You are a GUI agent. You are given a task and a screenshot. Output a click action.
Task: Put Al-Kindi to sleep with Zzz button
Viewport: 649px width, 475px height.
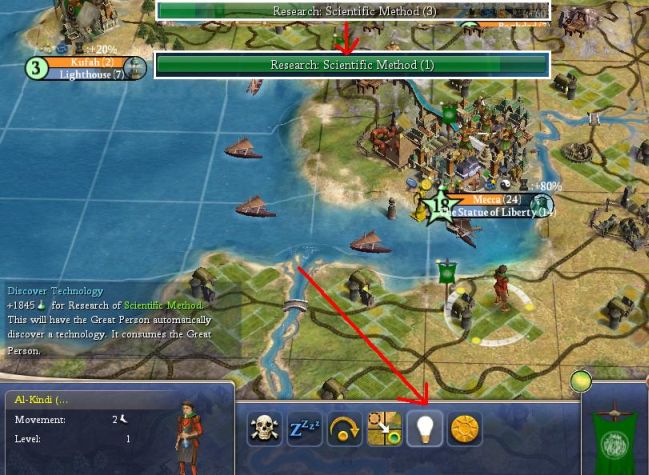point(304,429)
